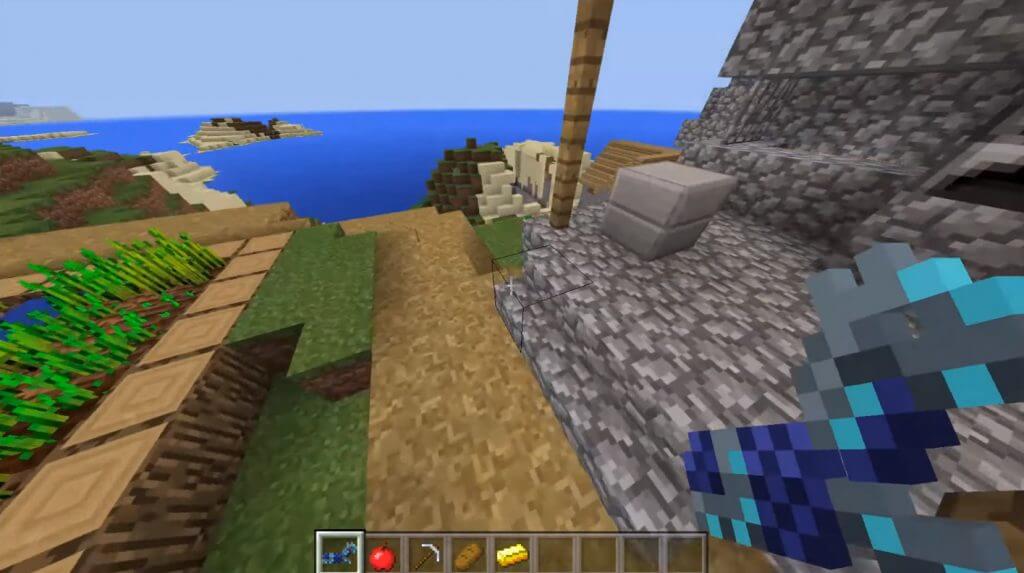1024x573 pixels.
Task: Pick the gold ingot hotbar slot
Action: point(512,554)
